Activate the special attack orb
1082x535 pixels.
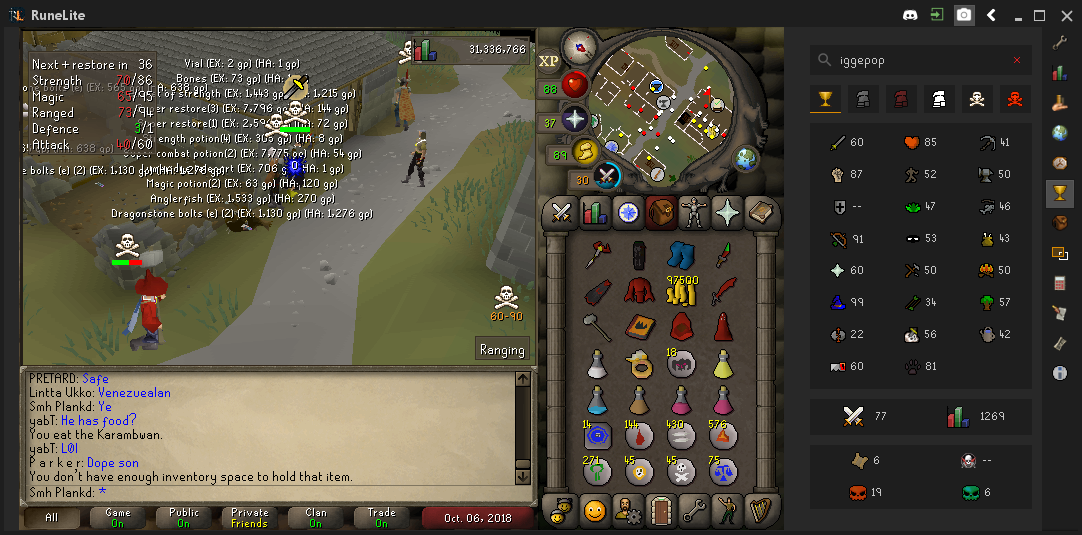click(x=606, y=176)
